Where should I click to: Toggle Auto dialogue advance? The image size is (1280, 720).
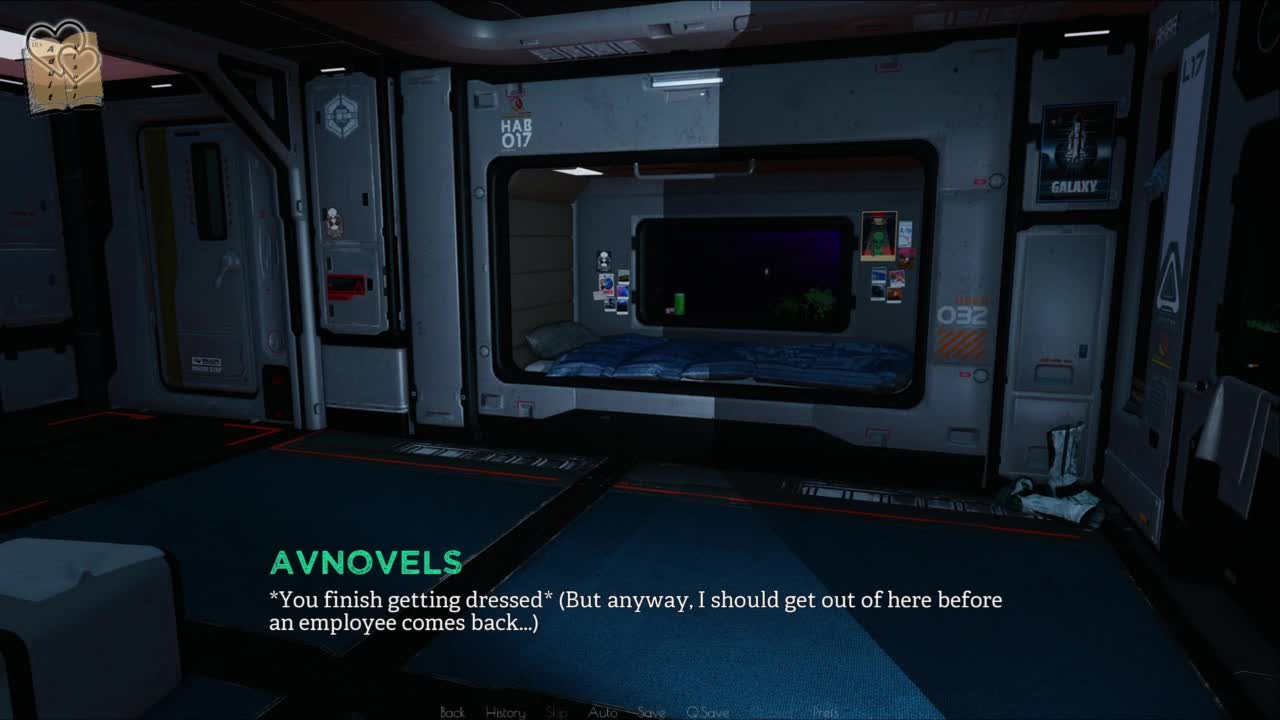602,712
